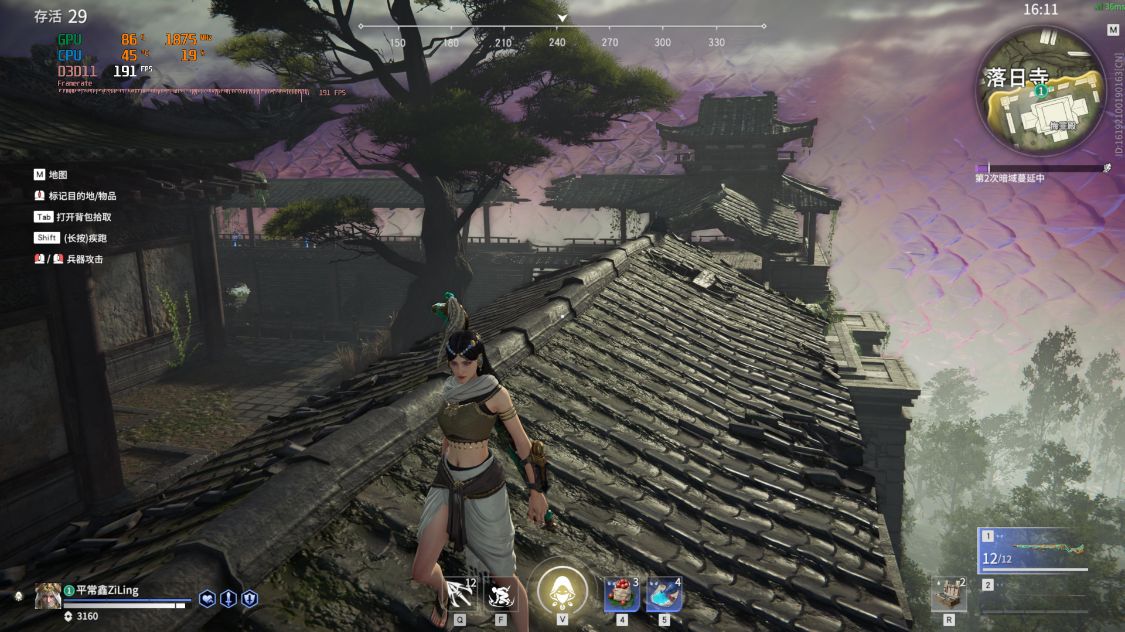Image resolution: width=1125 pixels, height=632 pixels.
Task: Click the 平常鑫ZiLing player portrait
Action: [47, 596]
